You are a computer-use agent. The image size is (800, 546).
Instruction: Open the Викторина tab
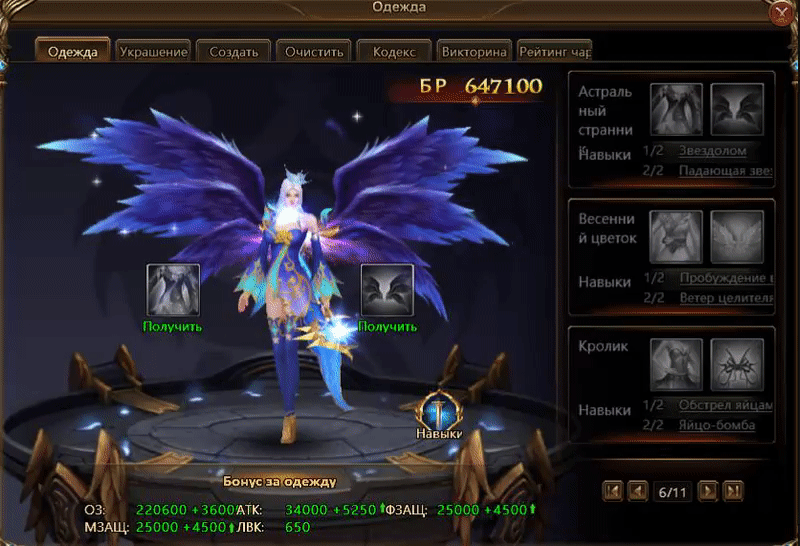pyautogui.click(x=473, y=52)
